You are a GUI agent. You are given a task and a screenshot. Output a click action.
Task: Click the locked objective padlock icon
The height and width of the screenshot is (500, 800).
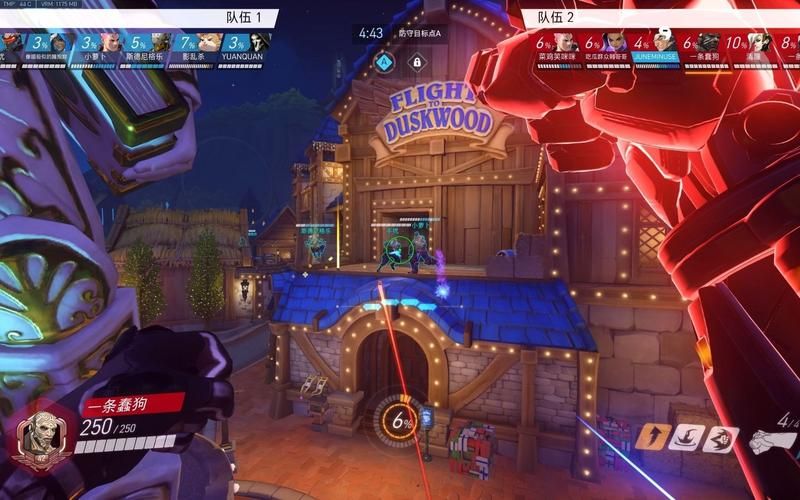[x=416, y=62]
